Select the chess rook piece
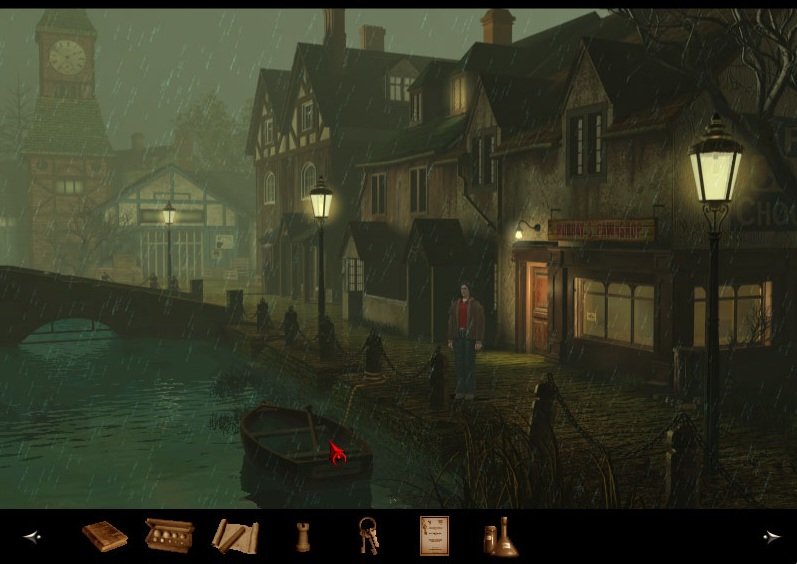 click(302, 537)
